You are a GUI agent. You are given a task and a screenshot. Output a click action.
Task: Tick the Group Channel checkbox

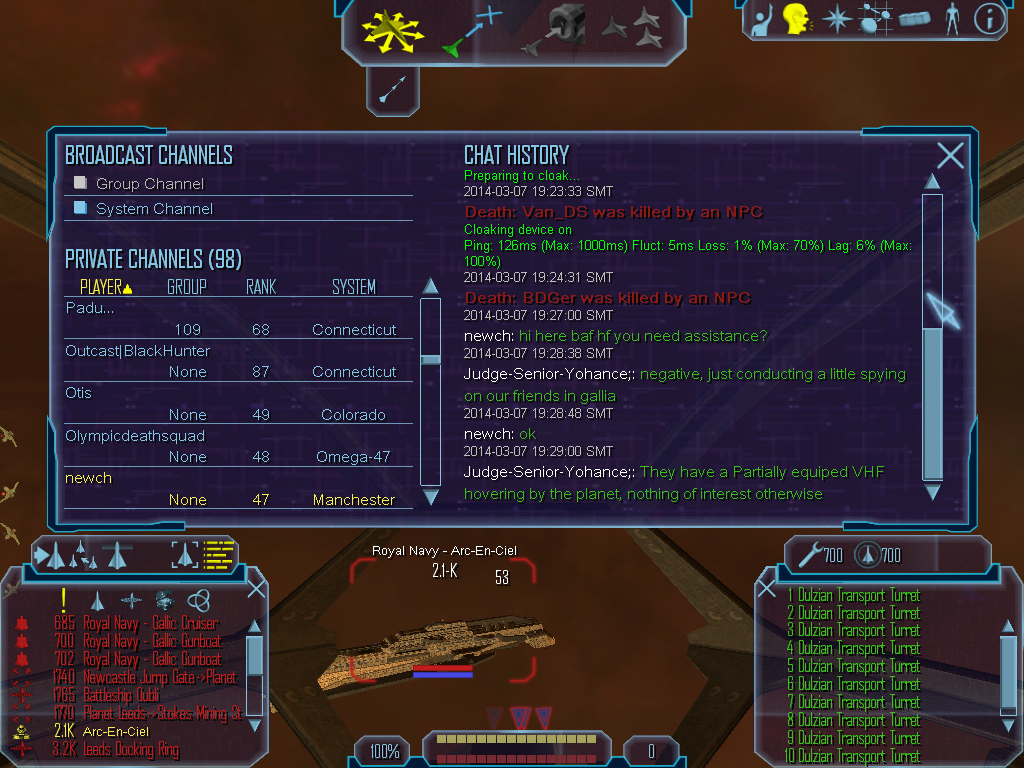[x=81, y=183]
